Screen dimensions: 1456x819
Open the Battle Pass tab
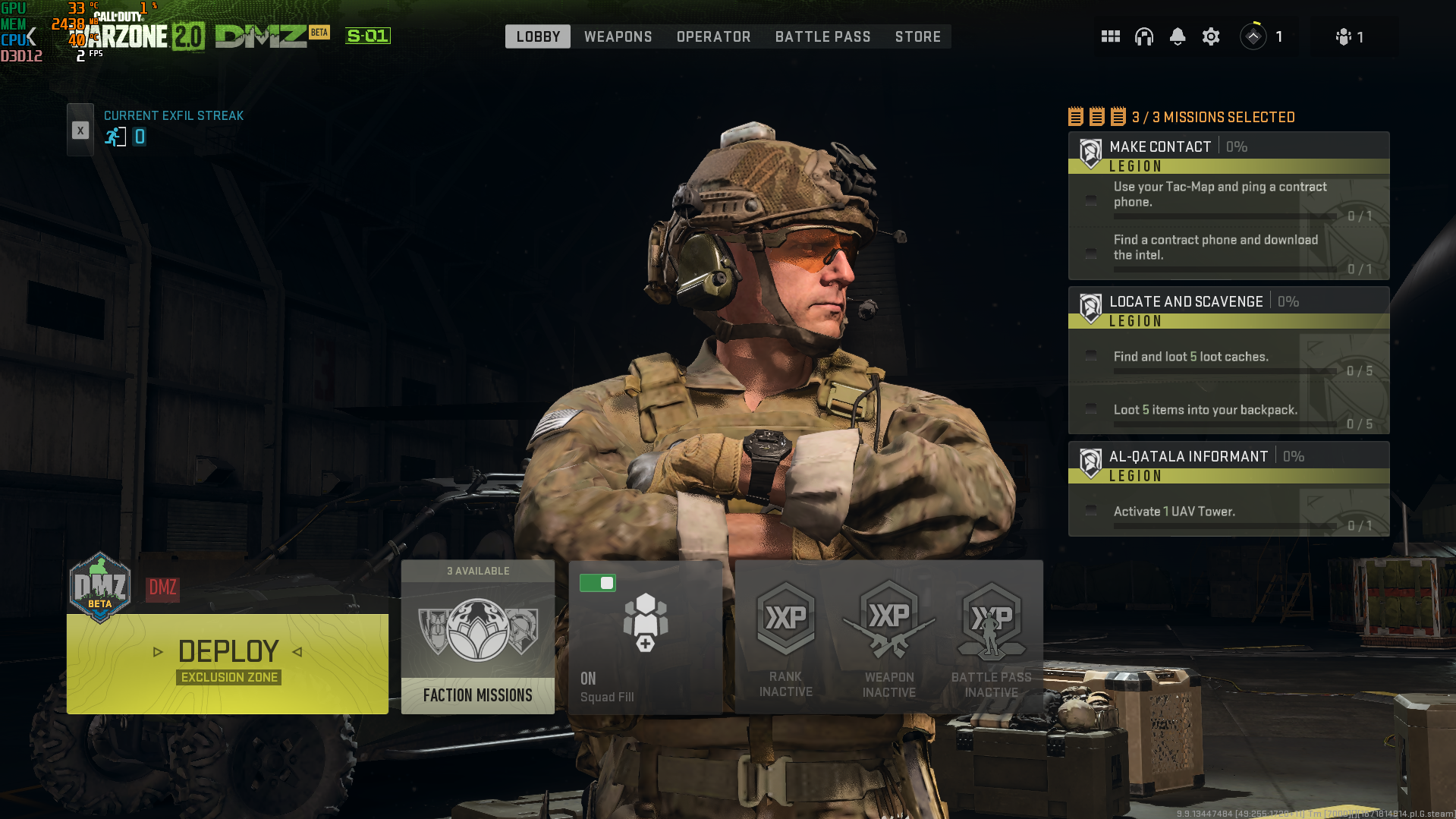click(x=822, y=36)
